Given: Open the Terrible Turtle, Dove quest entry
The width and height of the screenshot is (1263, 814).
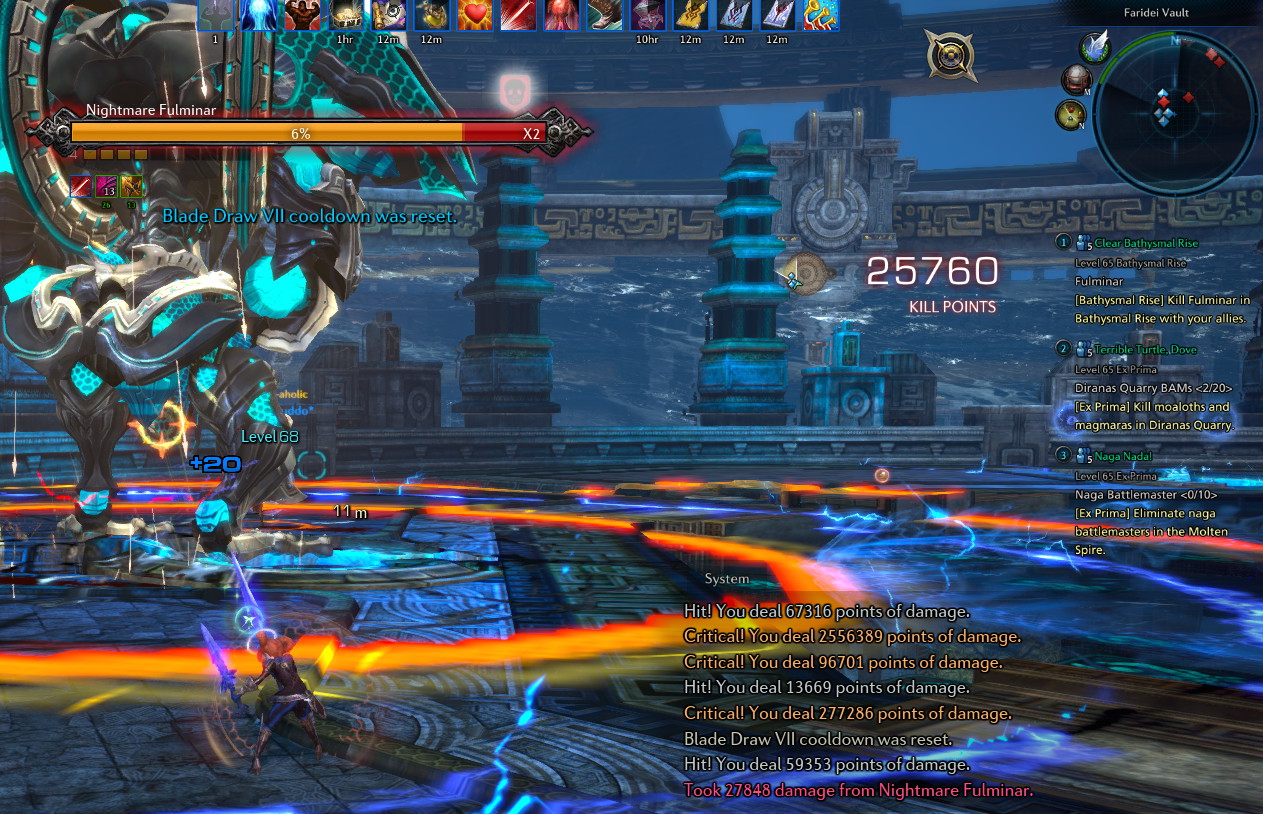Looking at the screenshot, I should 1145,349.
